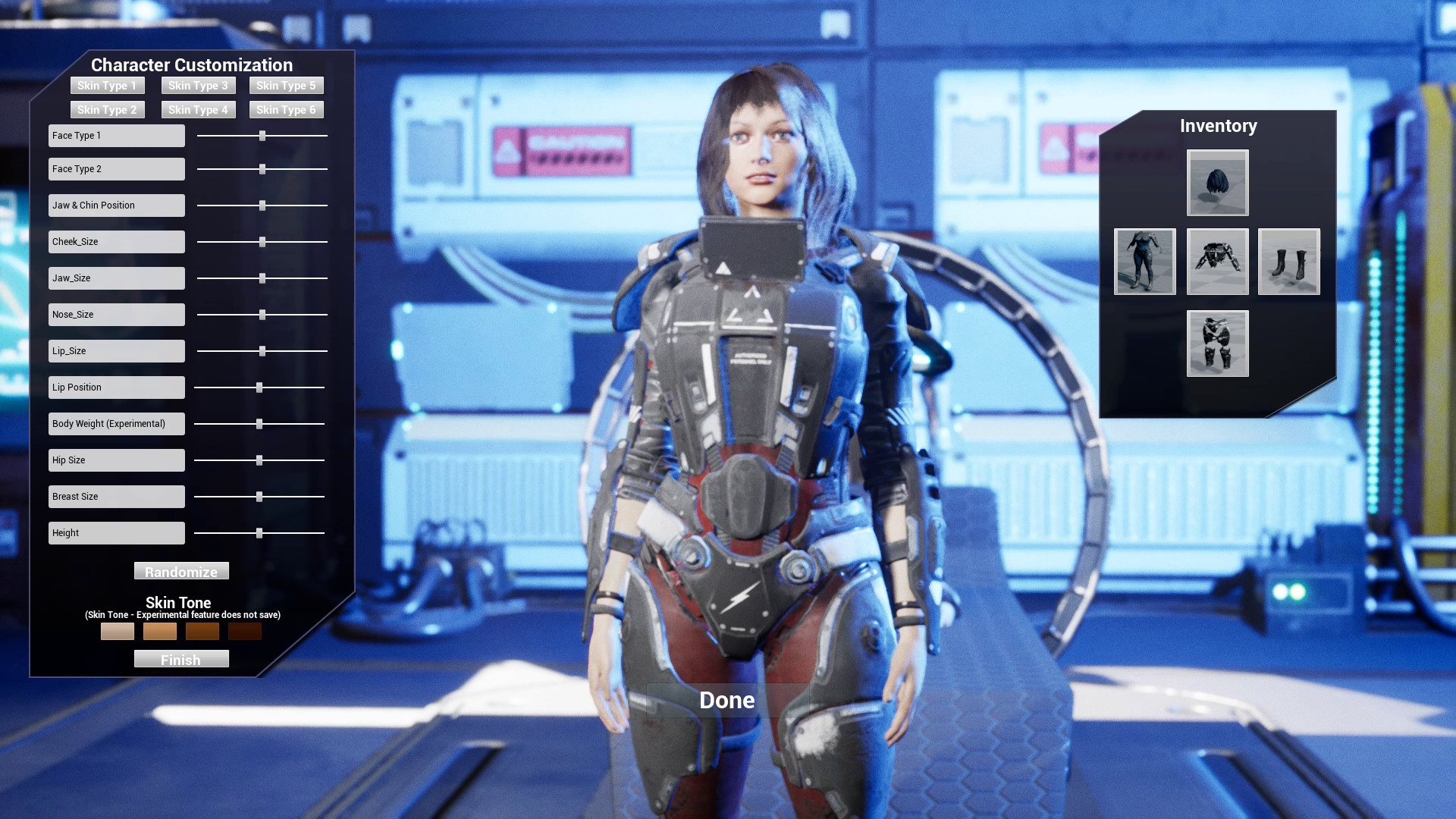The image size is (1456, 819).
Task: Click the Finish button
Action: point(181,659)
